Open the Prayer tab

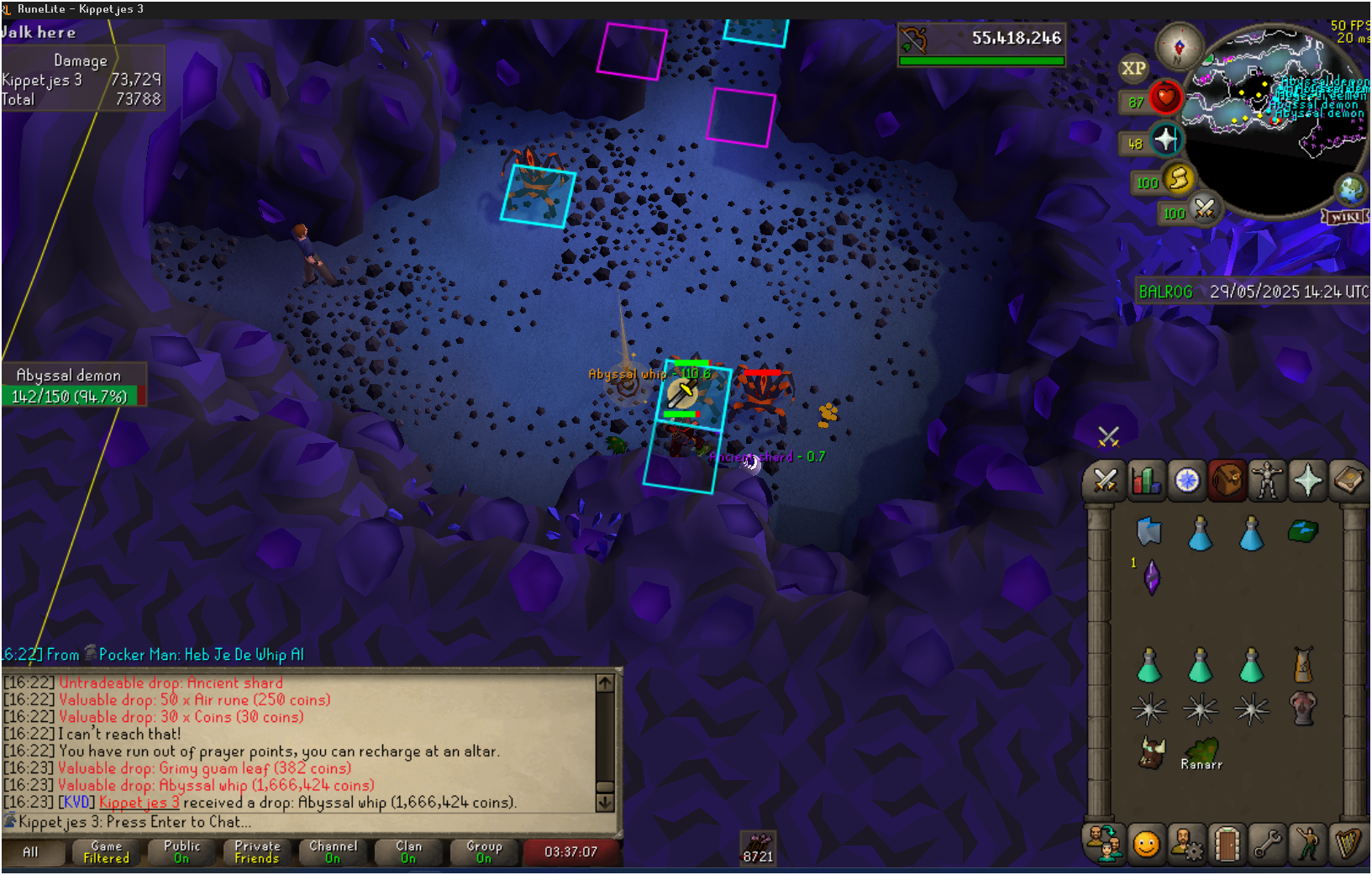coord(1307,481)
